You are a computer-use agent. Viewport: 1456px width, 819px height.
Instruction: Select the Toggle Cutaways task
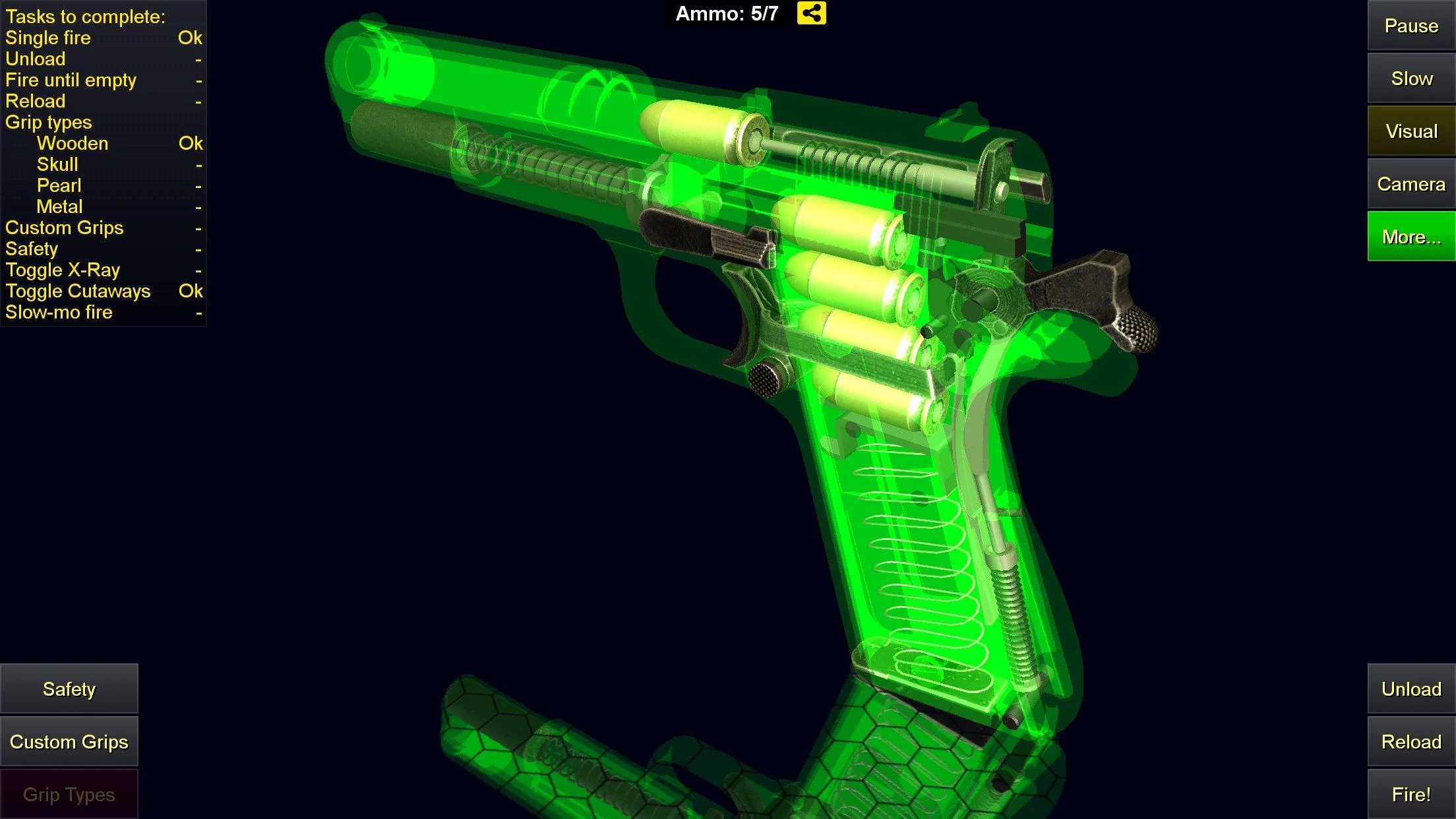78,291
